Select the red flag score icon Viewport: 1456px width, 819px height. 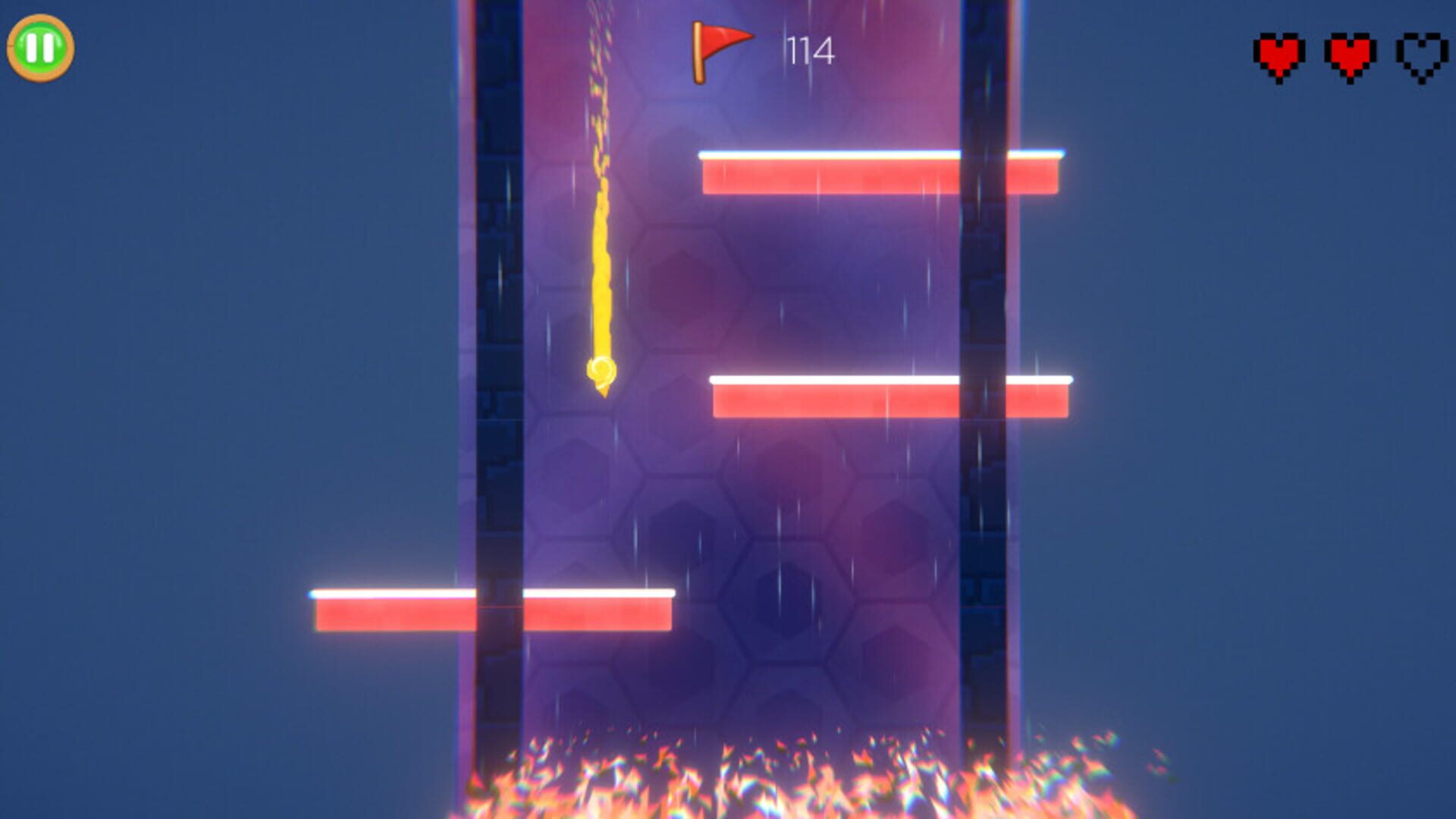718,50
